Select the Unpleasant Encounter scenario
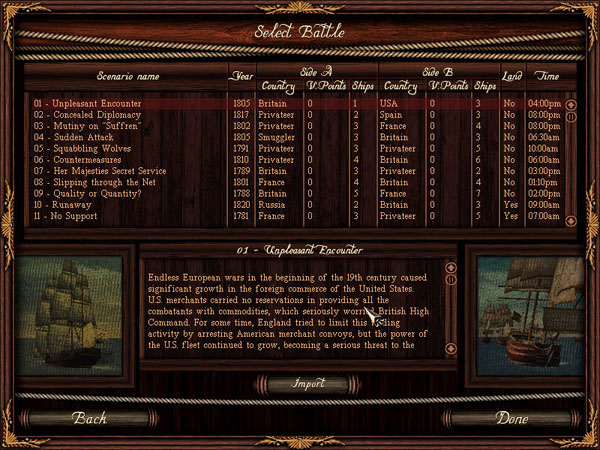 [x=88, y=104]
